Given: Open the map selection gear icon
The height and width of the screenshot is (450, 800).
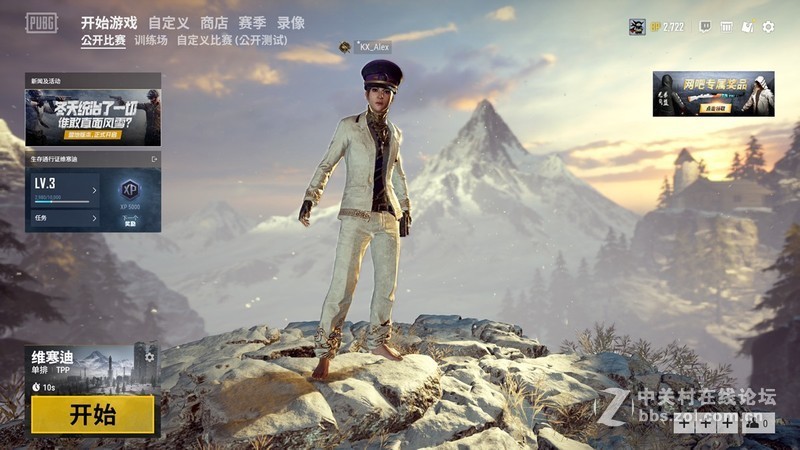Looking at the screenshot, I should point(149,357).
